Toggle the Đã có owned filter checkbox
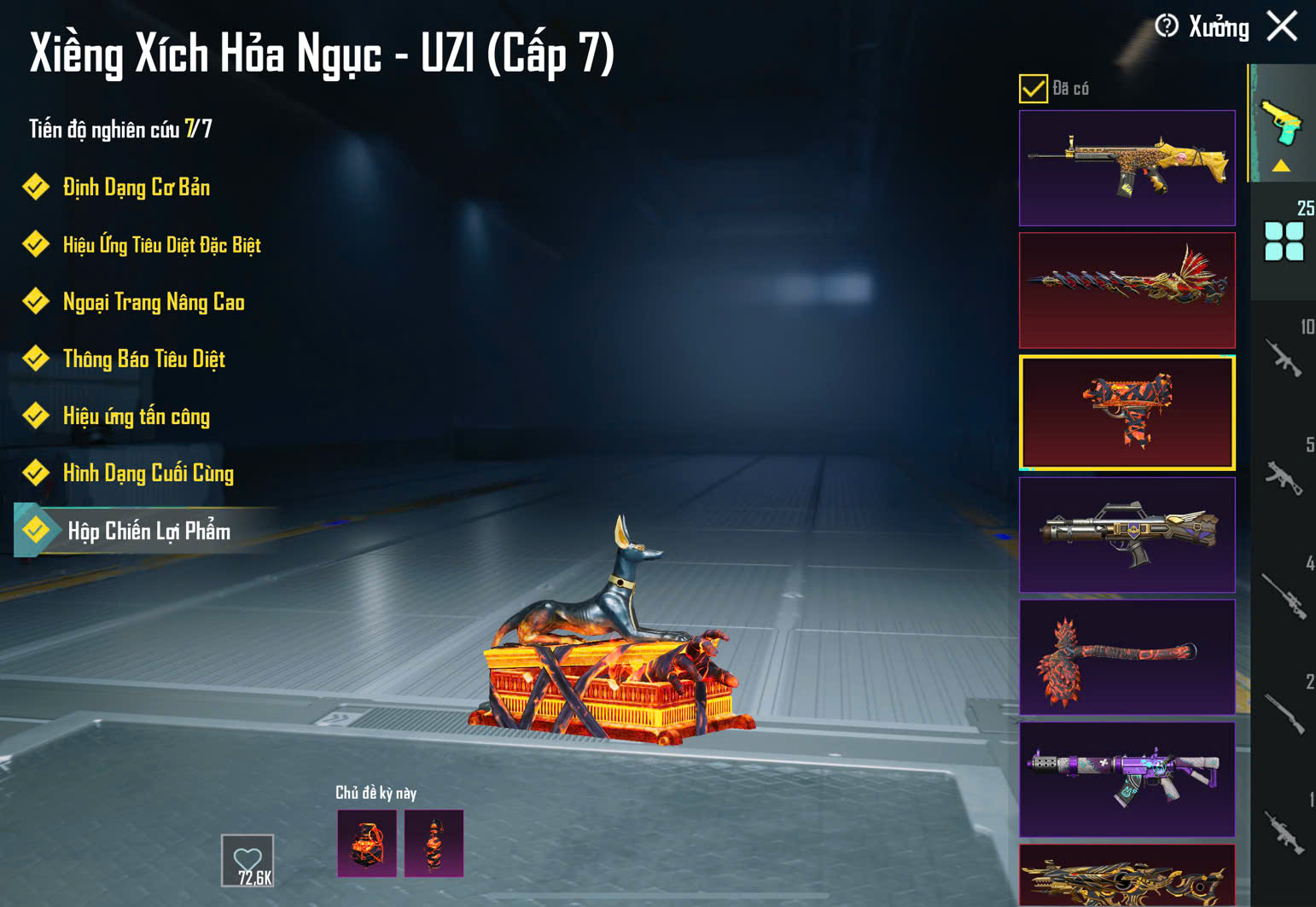 pos(1033,89)
